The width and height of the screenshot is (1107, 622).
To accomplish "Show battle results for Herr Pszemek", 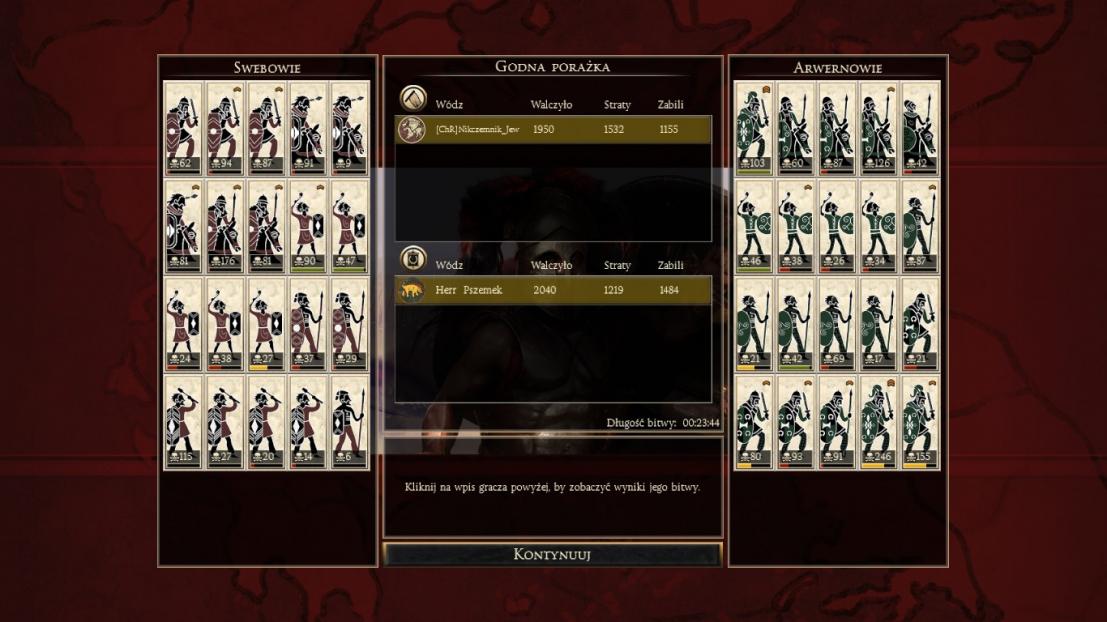I will pos(553,290).
